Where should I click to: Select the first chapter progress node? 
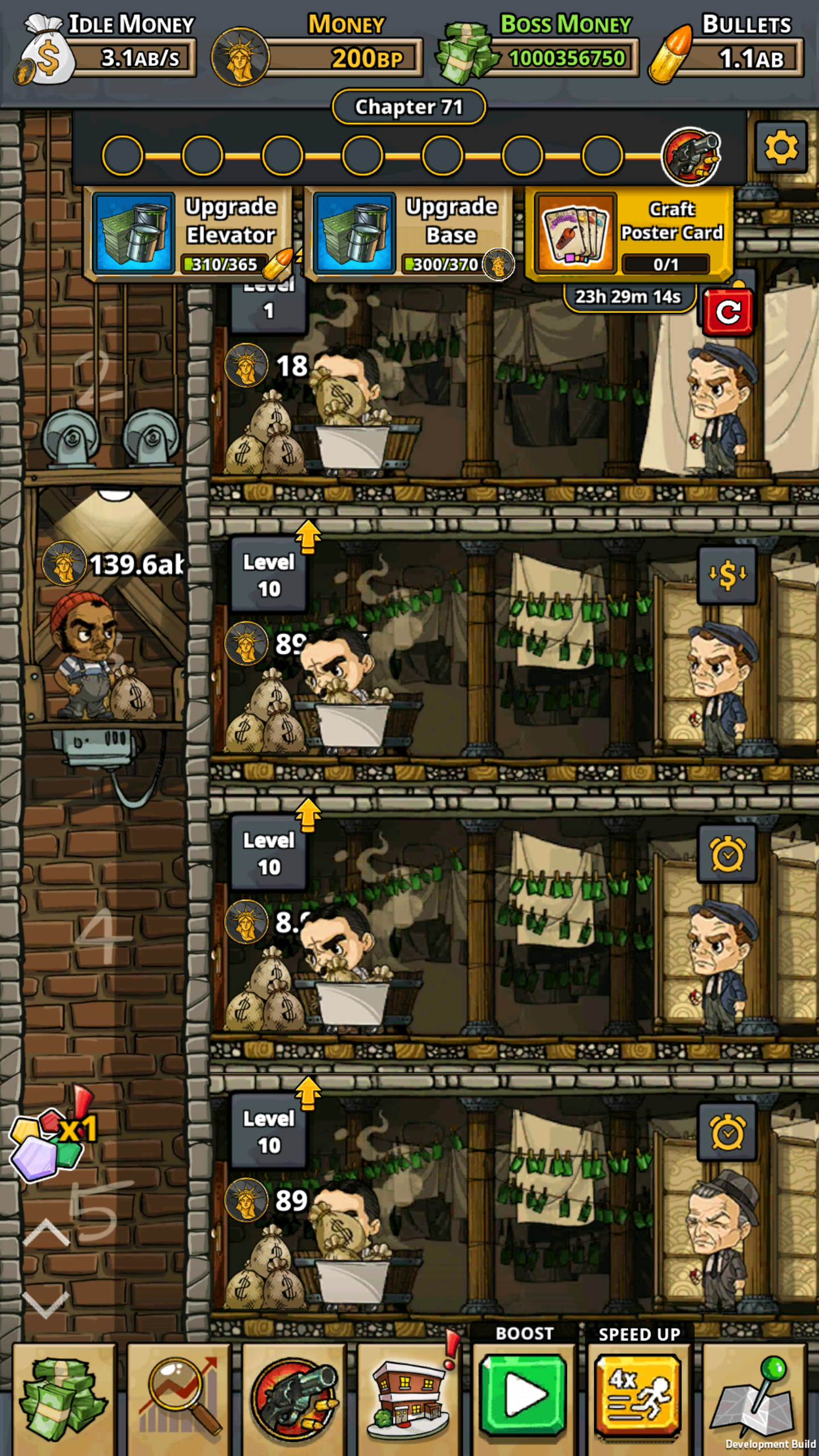(x=121, y=155)
